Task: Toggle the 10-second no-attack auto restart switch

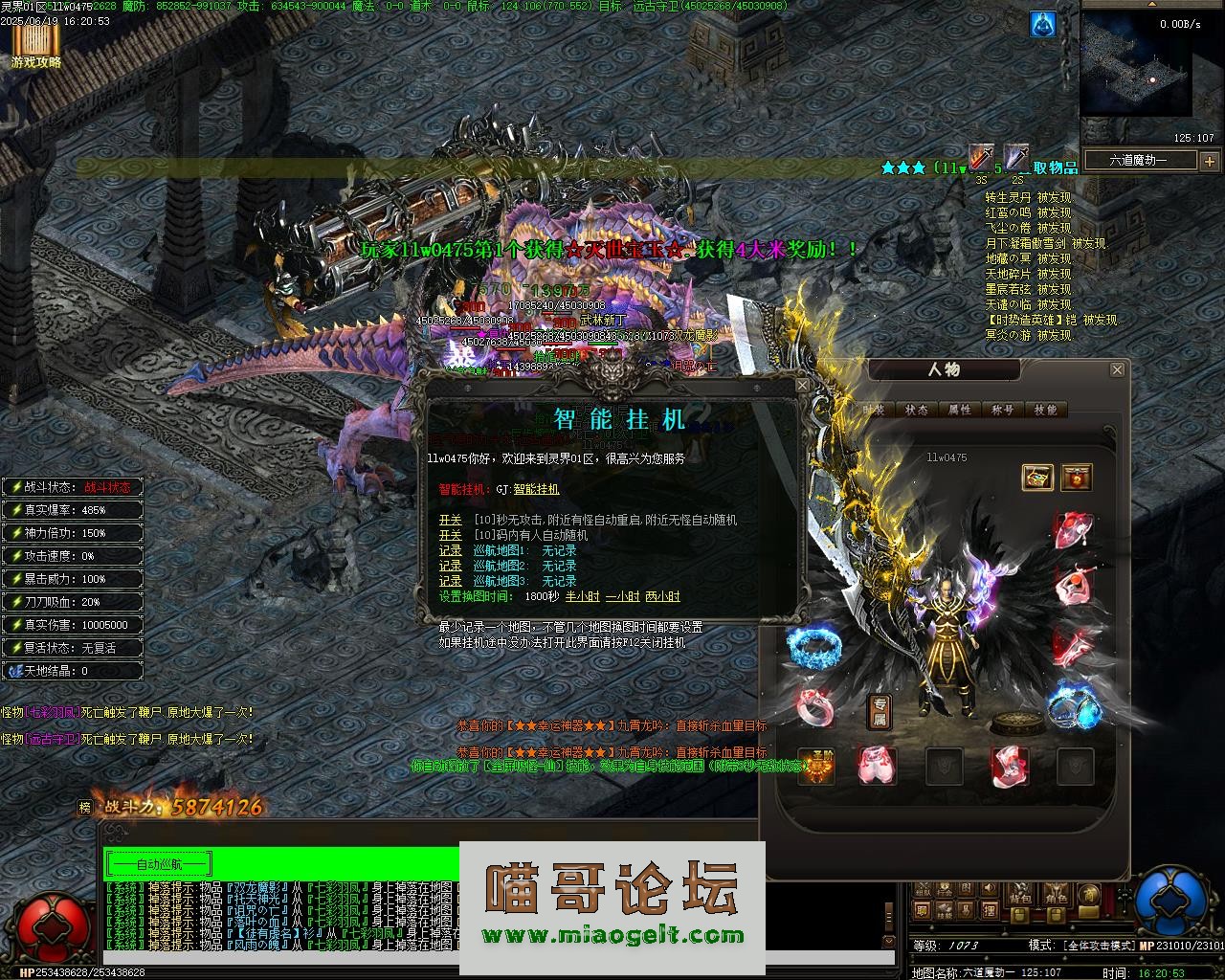Action: (450, 520)
